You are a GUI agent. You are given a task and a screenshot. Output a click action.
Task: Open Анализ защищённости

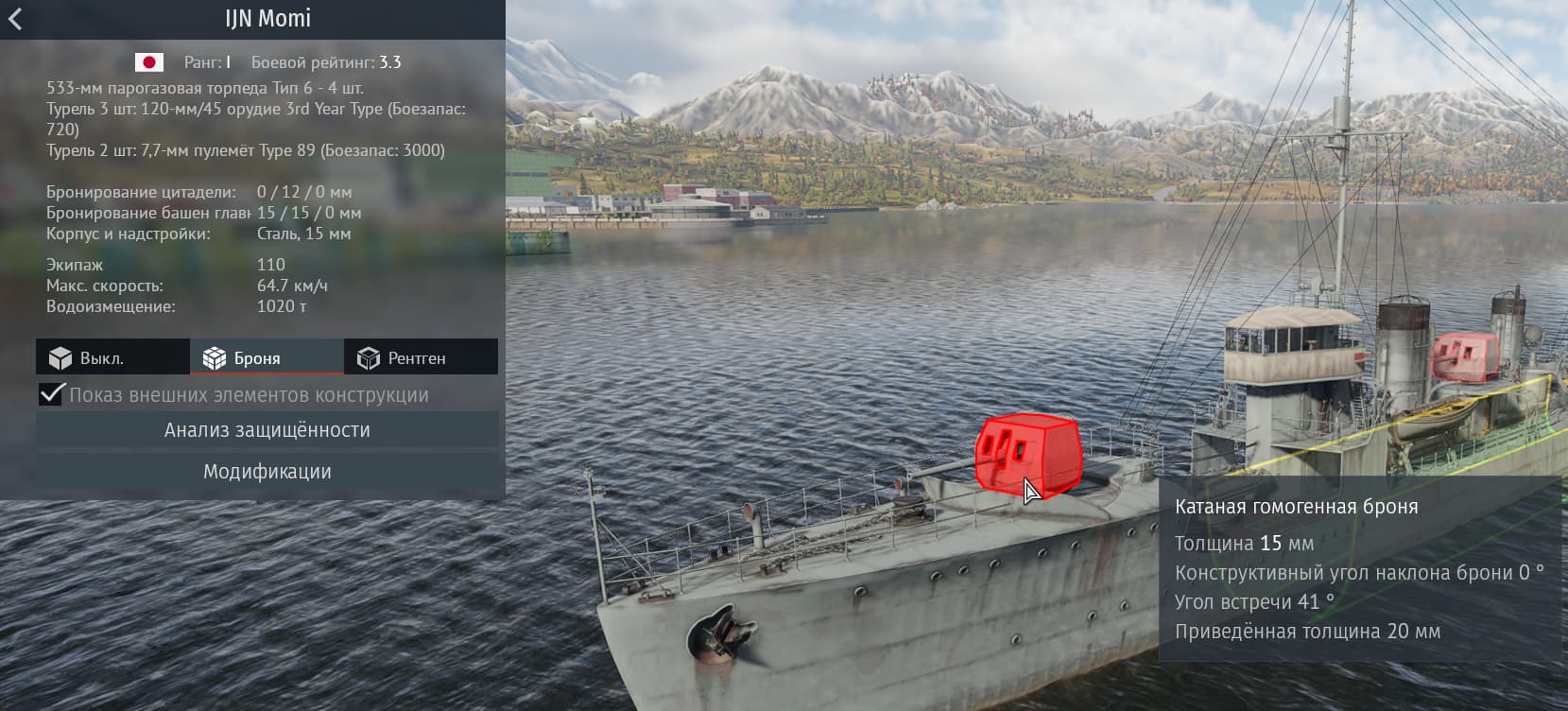(x=267, y=430)
